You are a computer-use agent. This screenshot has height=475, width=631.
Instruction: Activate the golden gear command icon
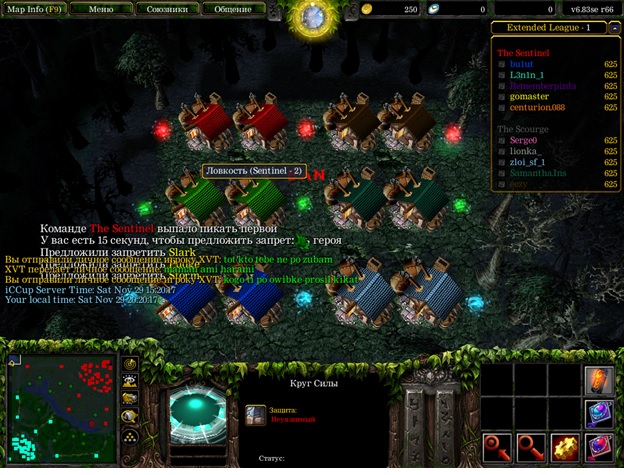[x=565, y=445]
